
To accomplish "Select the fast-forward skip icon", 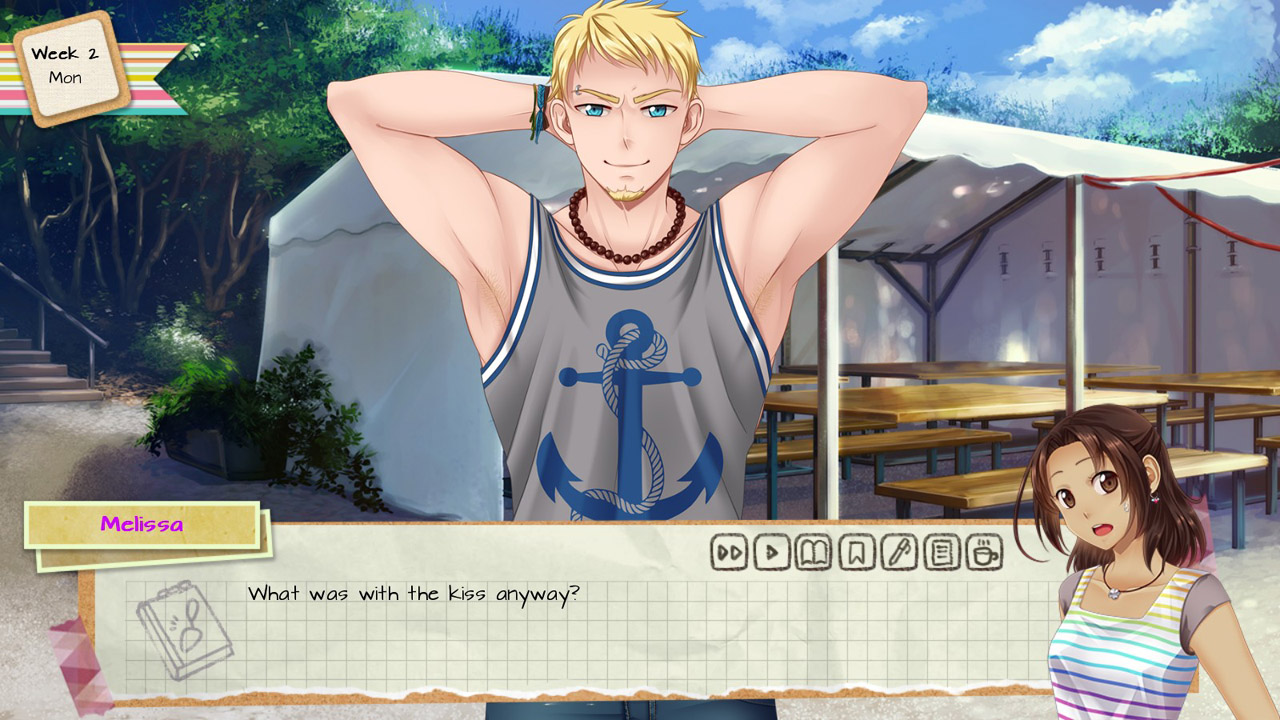I will point(728,550).
